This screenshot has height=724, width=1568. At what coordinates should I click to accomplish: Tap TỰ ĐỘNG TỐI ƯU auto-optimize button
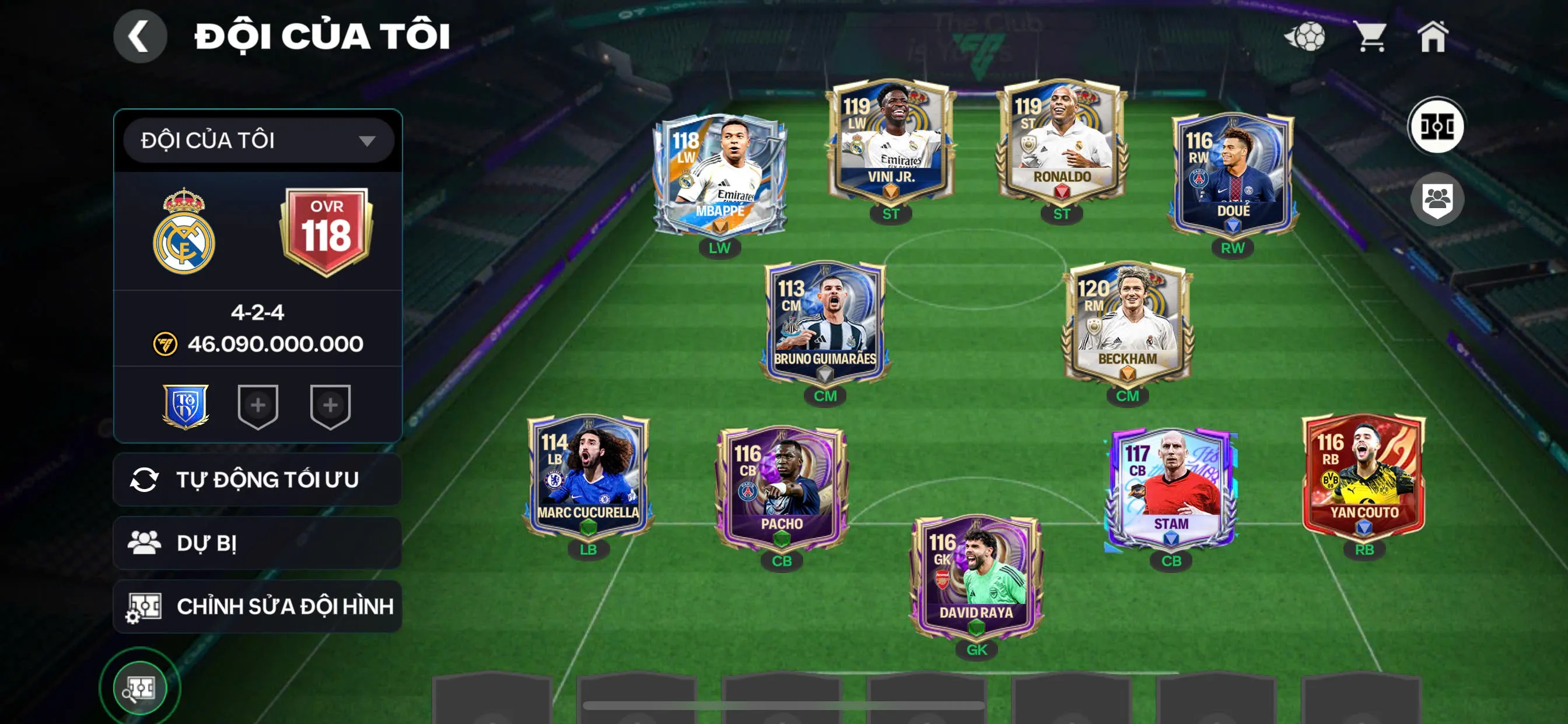257,479
